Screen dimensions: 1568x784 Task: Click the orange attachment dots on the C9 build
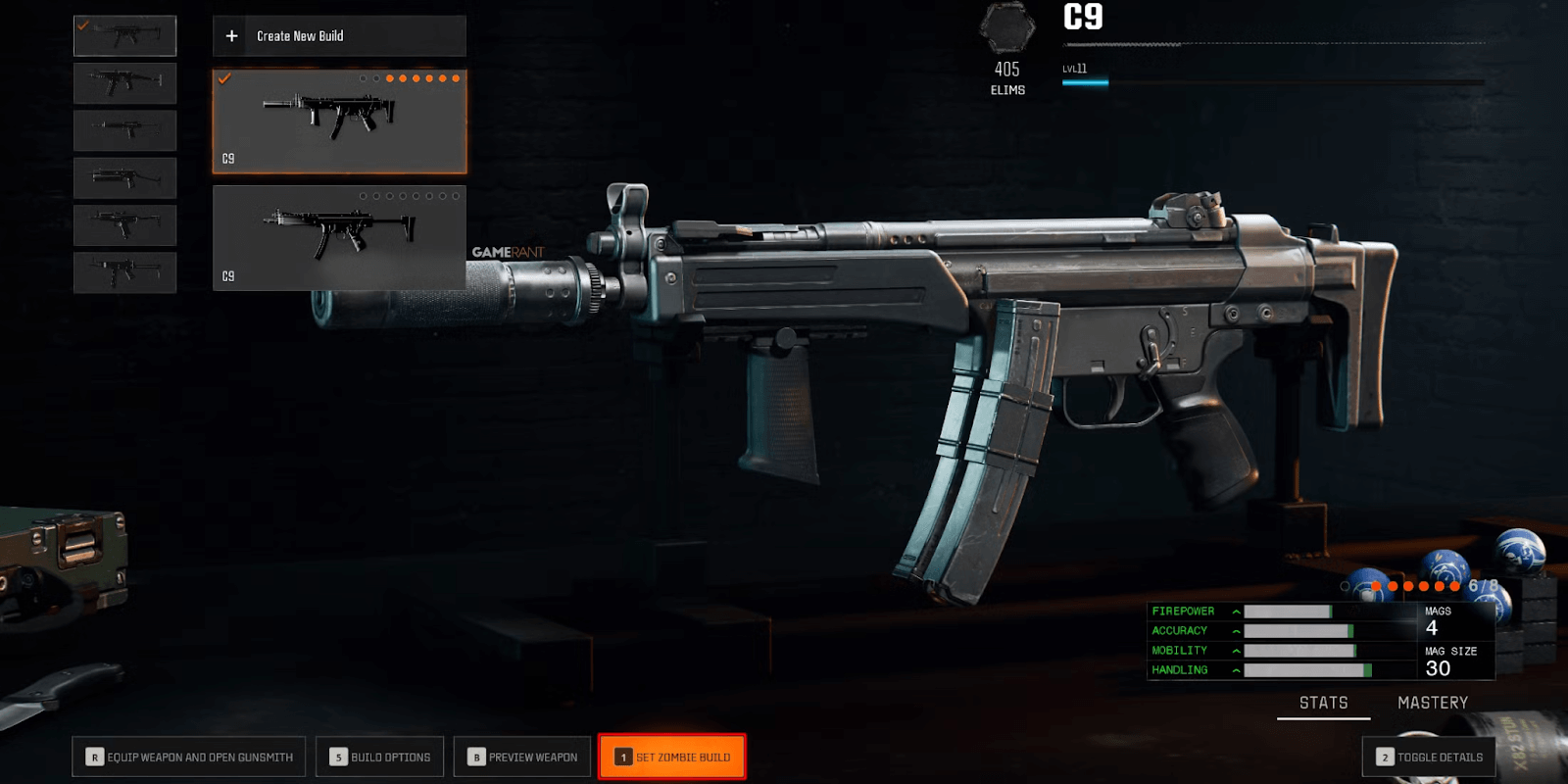coord(423,76)
